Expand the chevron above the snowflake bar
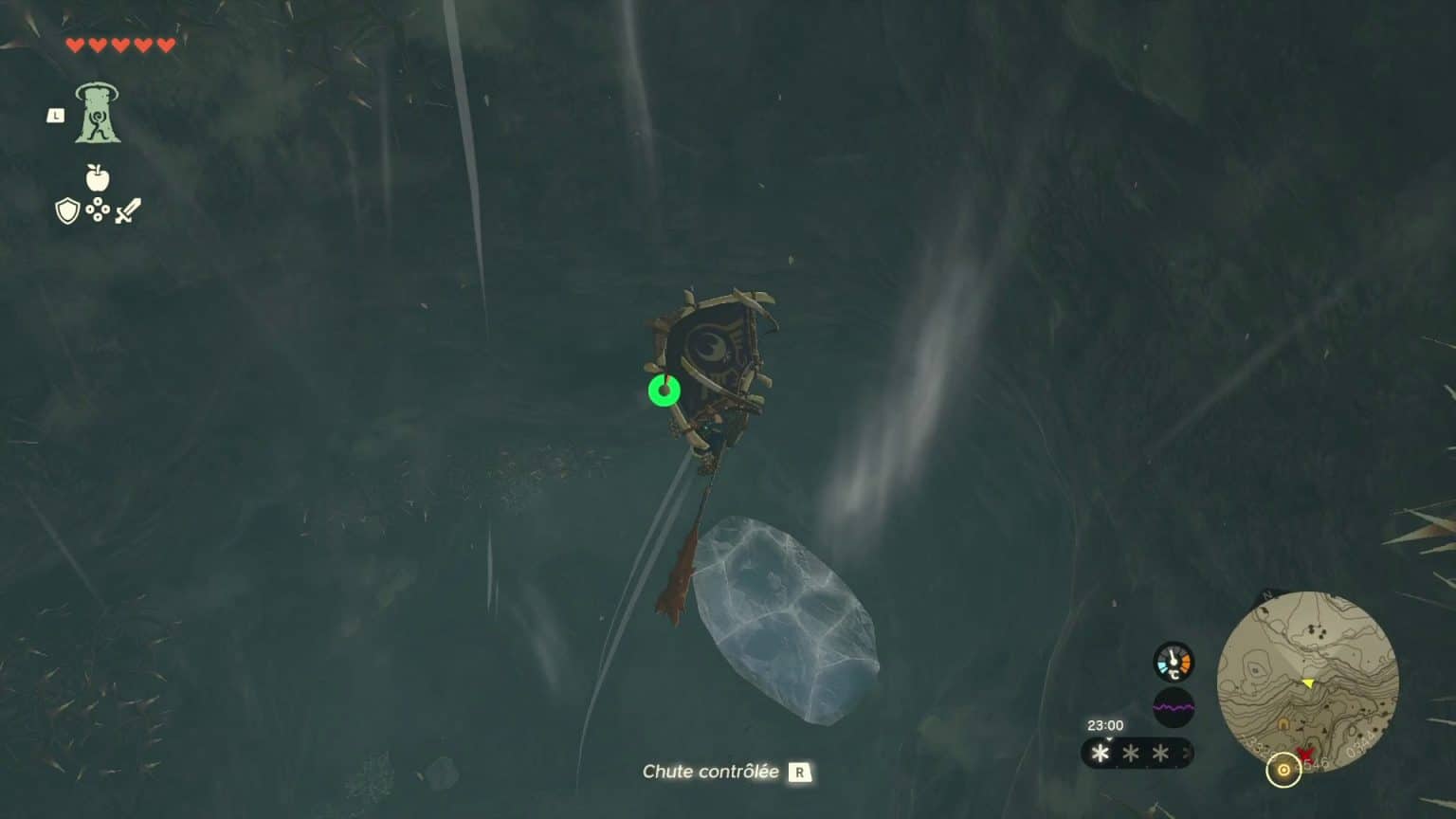The width and height of the screenshot is (1456, 819). (x=1108, y=738)
